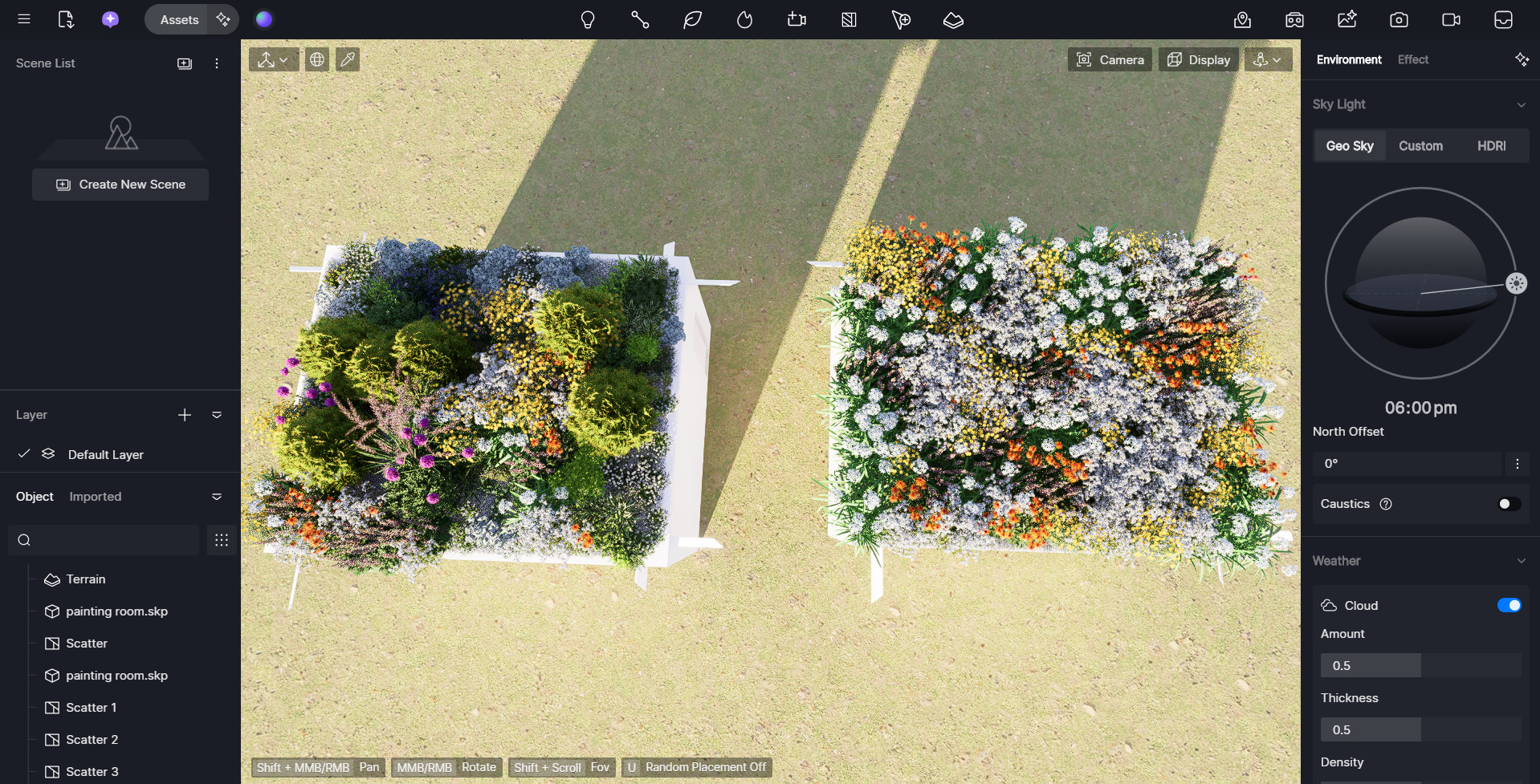Toggle the Caustics switch
The image size is (1540, 784).
[1509, 504]
